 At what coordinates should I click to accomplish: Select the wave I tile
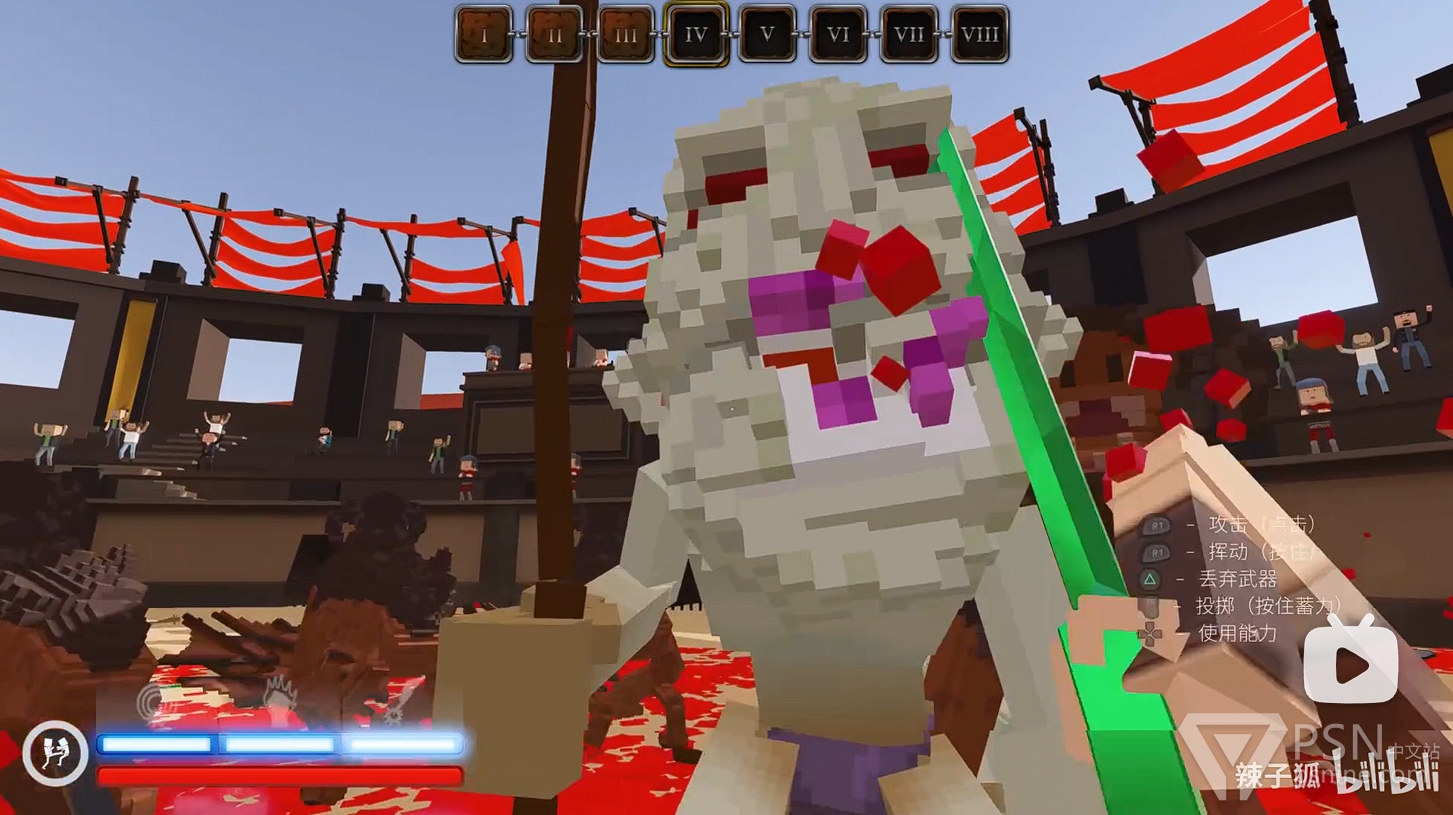coord(484,35)
